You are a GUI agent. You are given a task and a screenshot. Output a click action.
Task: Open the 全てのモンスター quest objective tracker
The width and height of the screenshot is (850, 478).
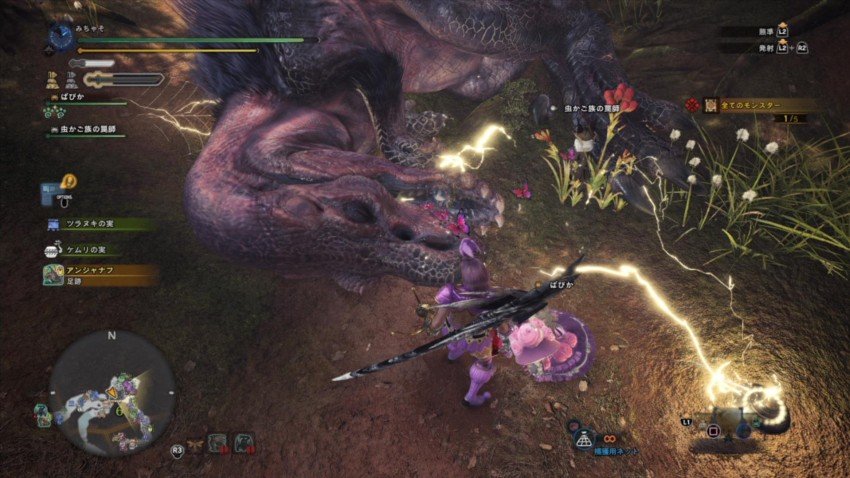[x=757, y=105]
